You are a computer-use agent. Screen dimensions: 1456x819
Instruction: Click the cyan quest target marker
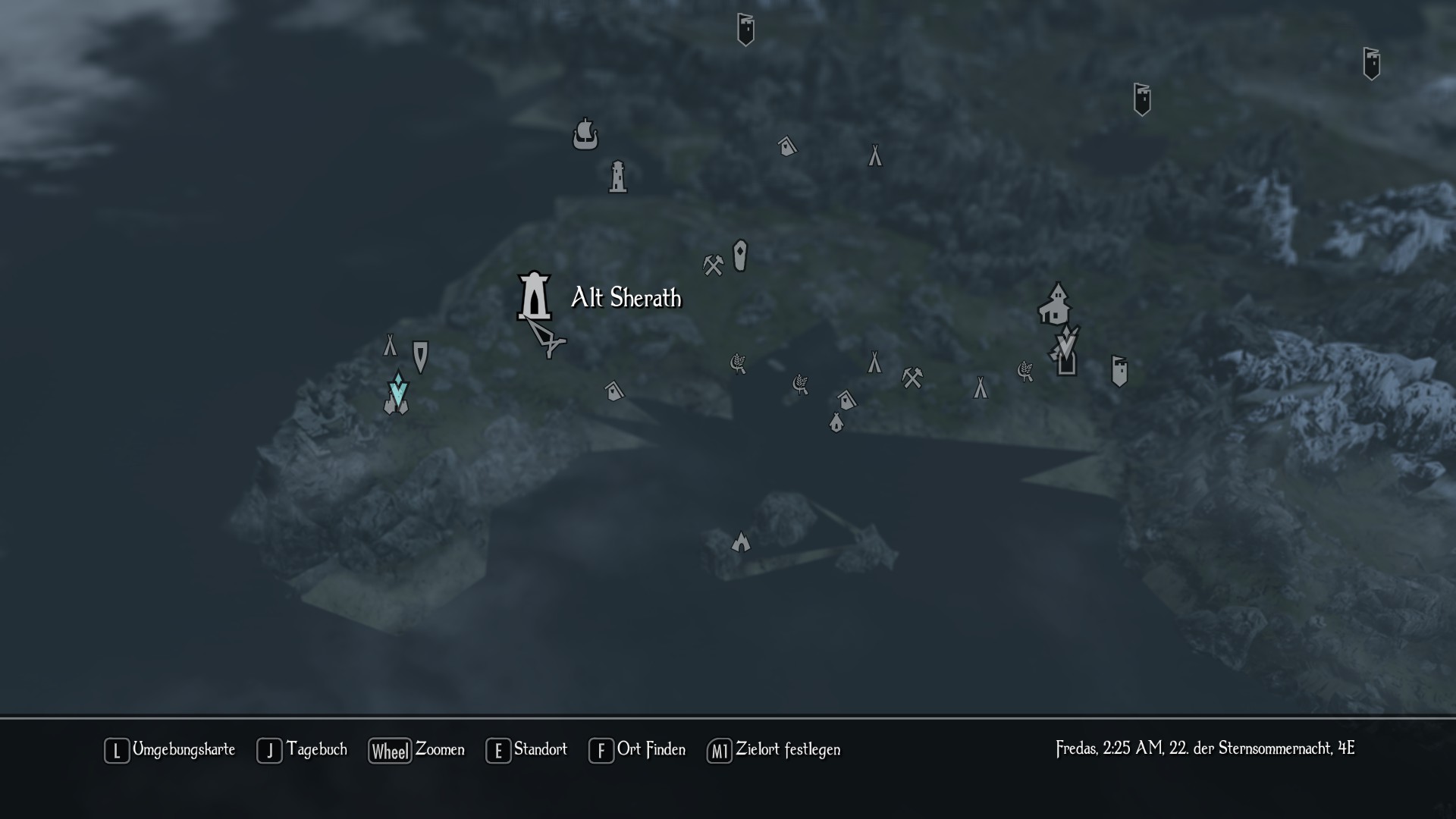398,389
